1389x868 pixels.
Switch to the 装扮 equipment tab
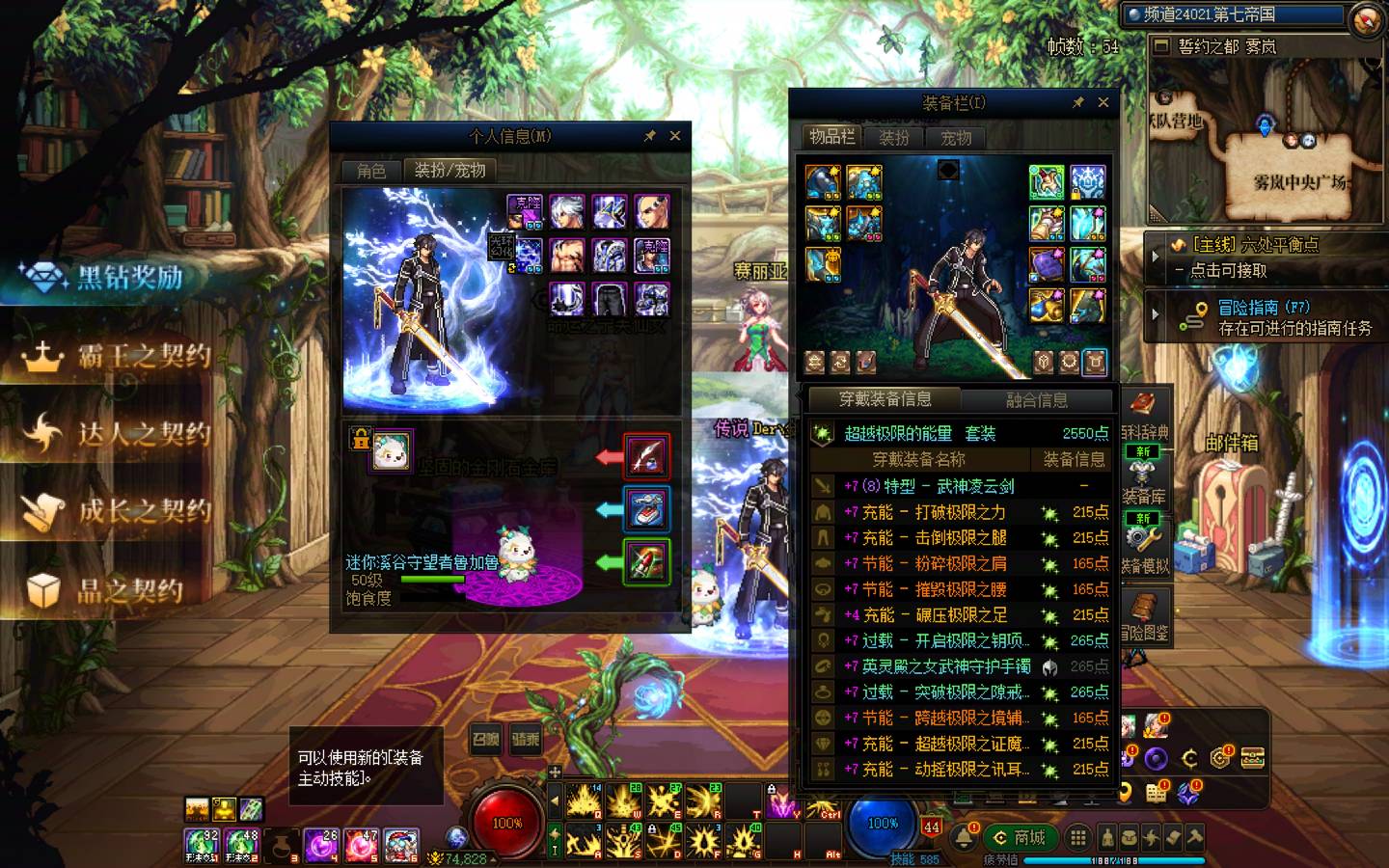coord(894,138)
